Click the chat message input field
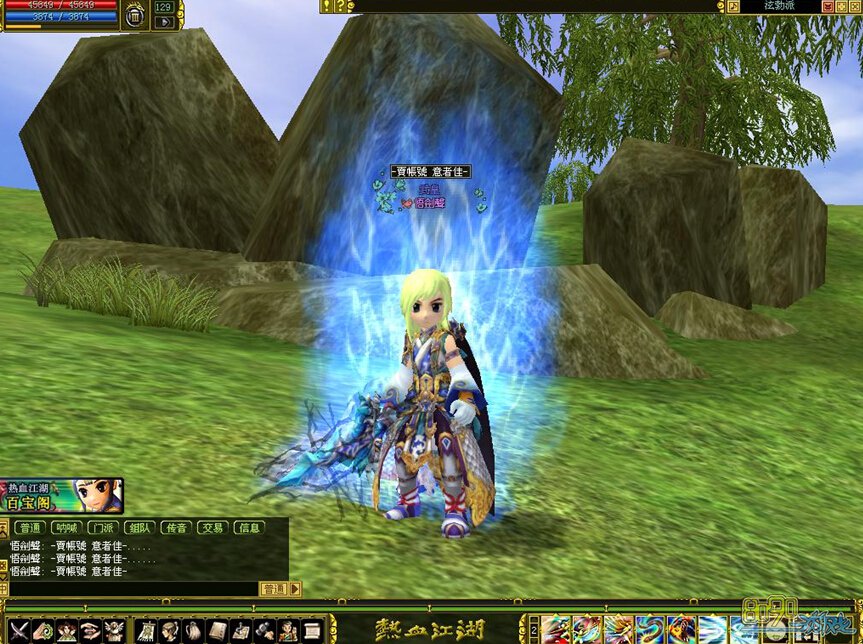 coord(130,589)
